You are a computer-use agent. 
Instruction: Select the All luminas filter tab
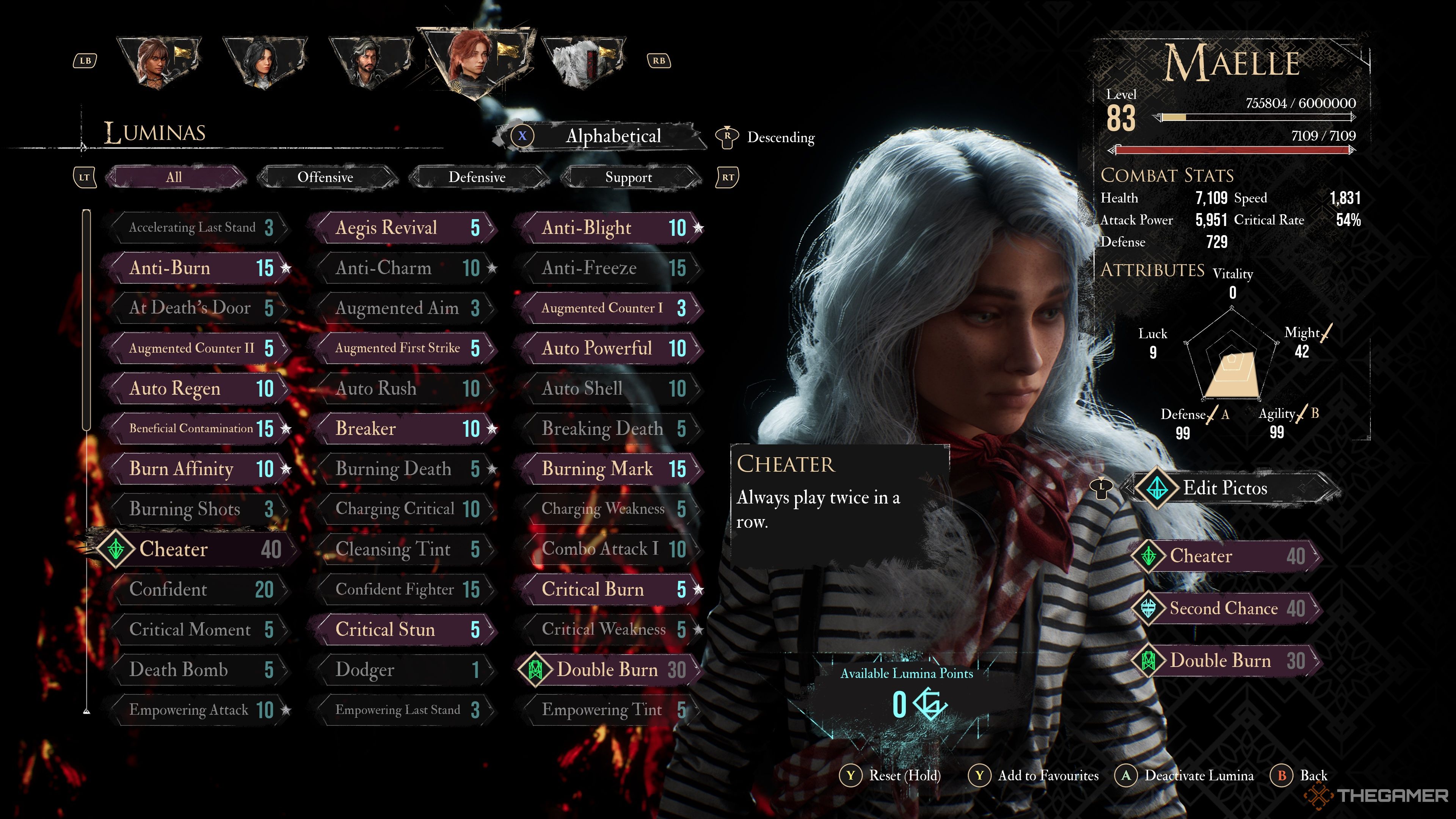174,177
